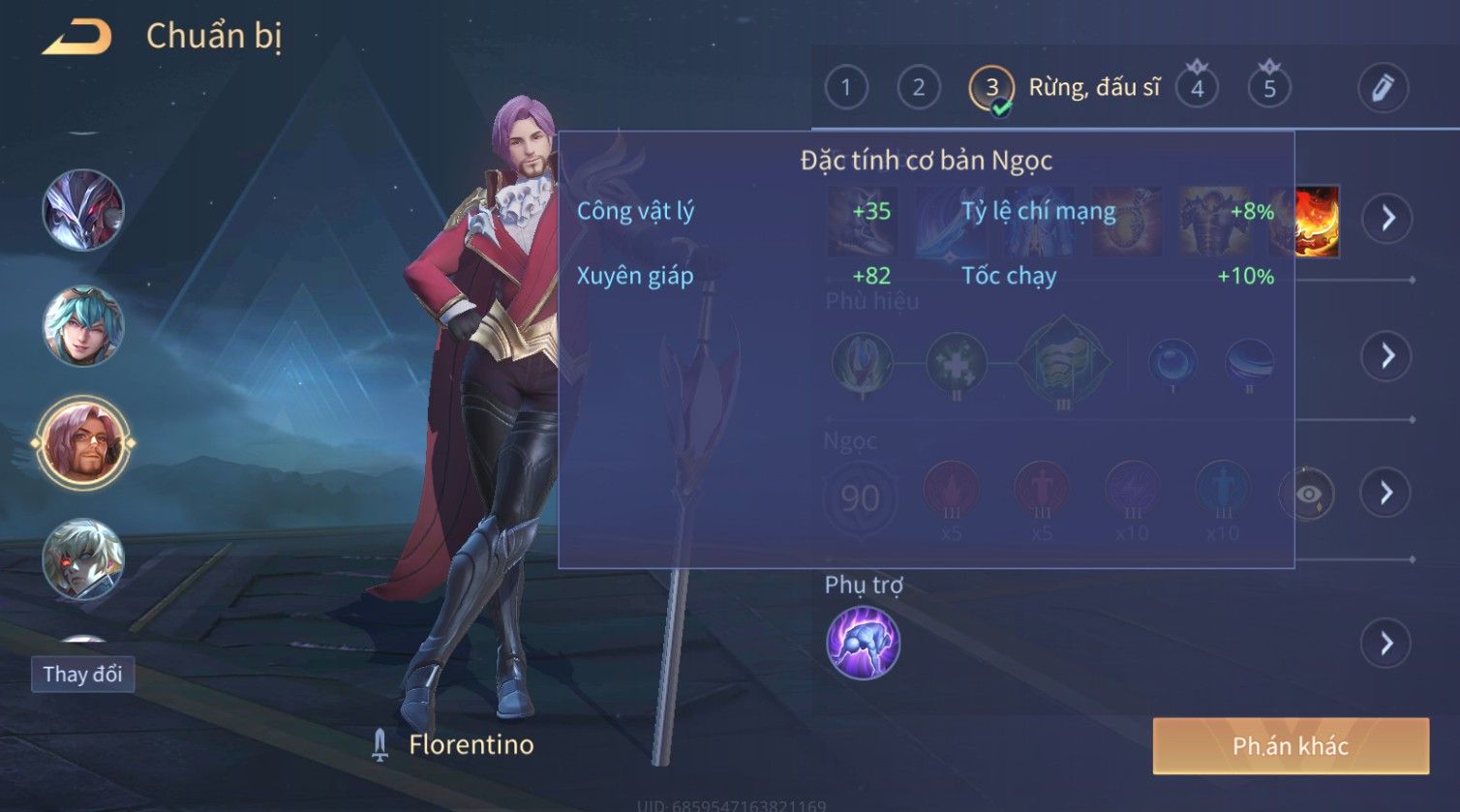Choose preset 3 Rừng, đấu sĩ

pos(991,88)
